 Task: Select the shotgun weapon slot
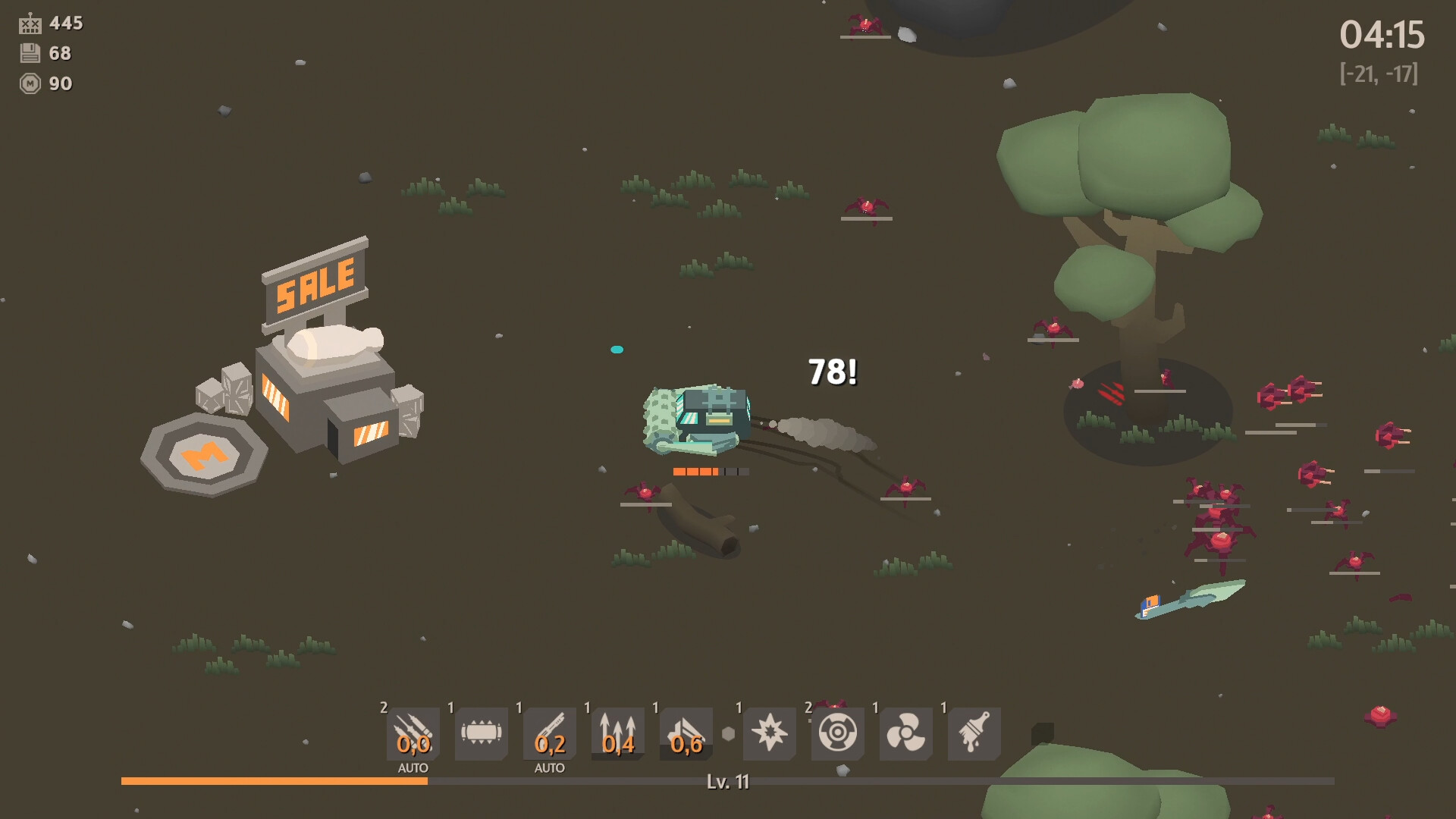click(550, 732)
